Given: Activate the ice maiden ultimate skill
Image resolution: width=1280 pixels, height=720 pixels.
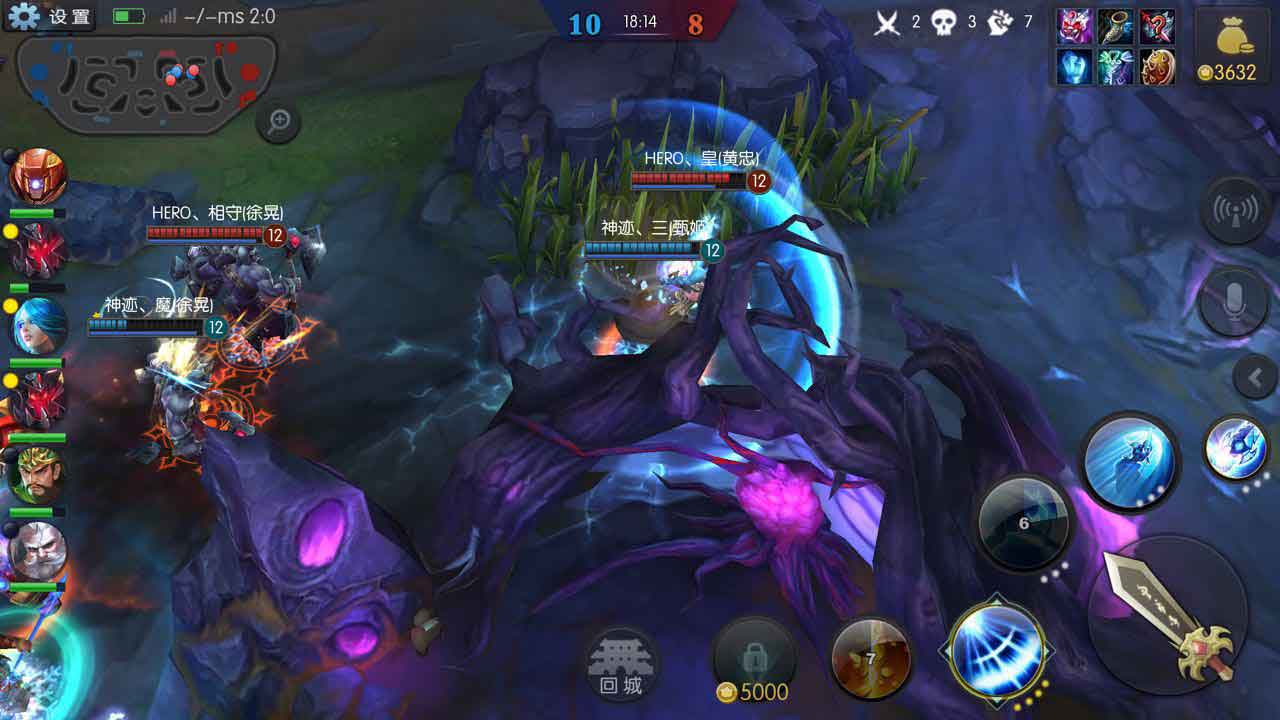Looking at the screenshot, I should coord(1130,462).
